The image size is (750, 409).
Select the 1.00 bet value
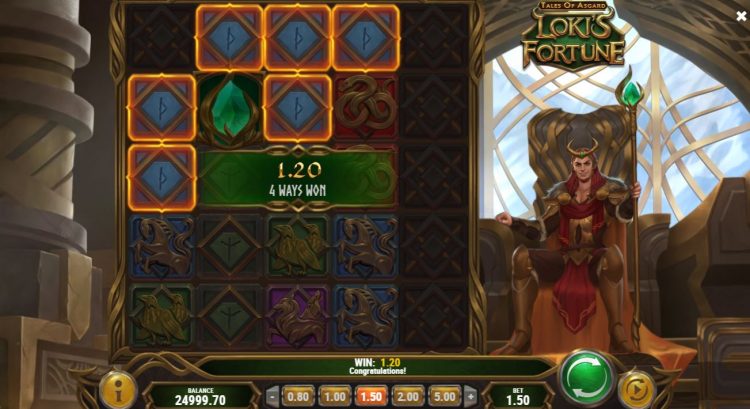(335, 395)
